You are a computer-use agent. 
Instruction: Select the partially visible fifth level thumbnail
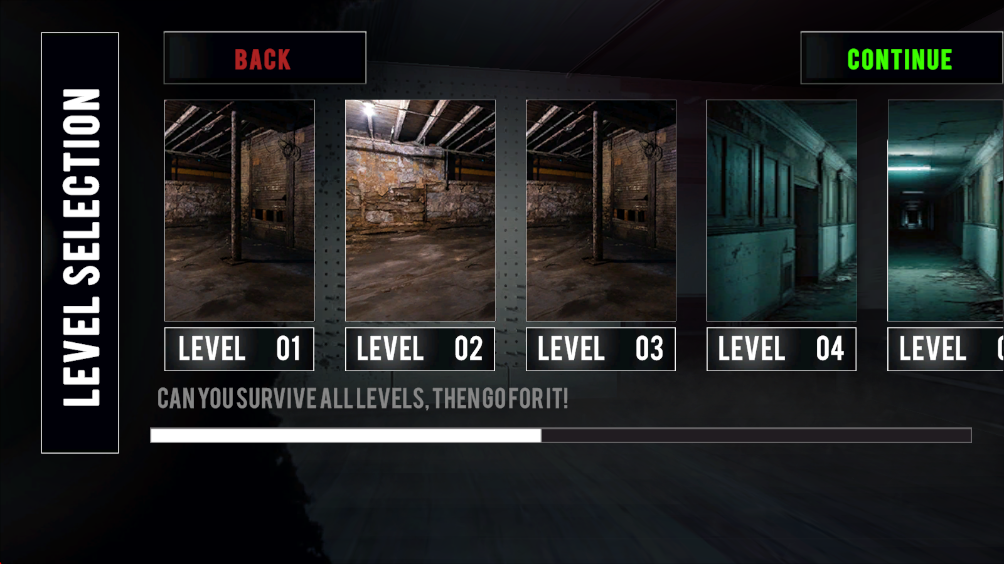tap(946, 210)
